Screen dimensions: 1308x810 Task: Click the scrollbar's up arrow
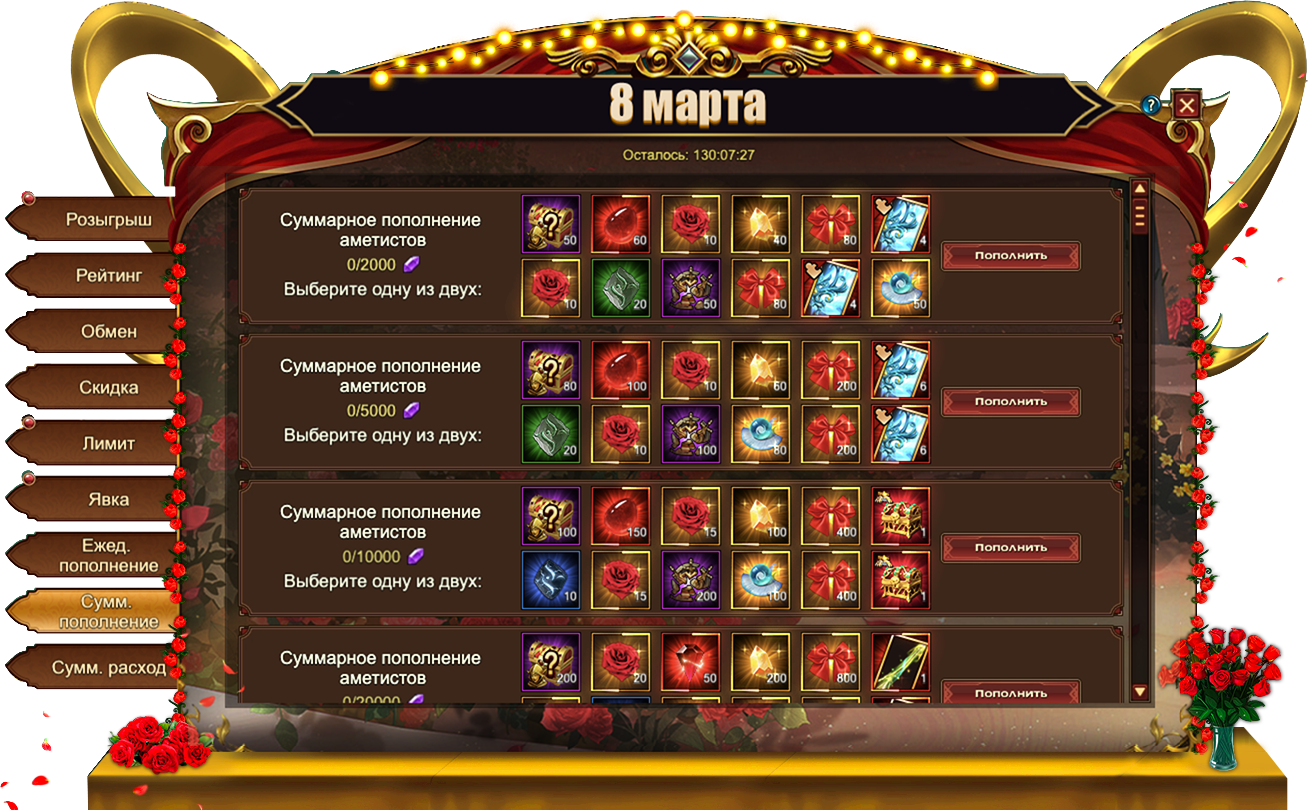click(x=1139, y=188)
